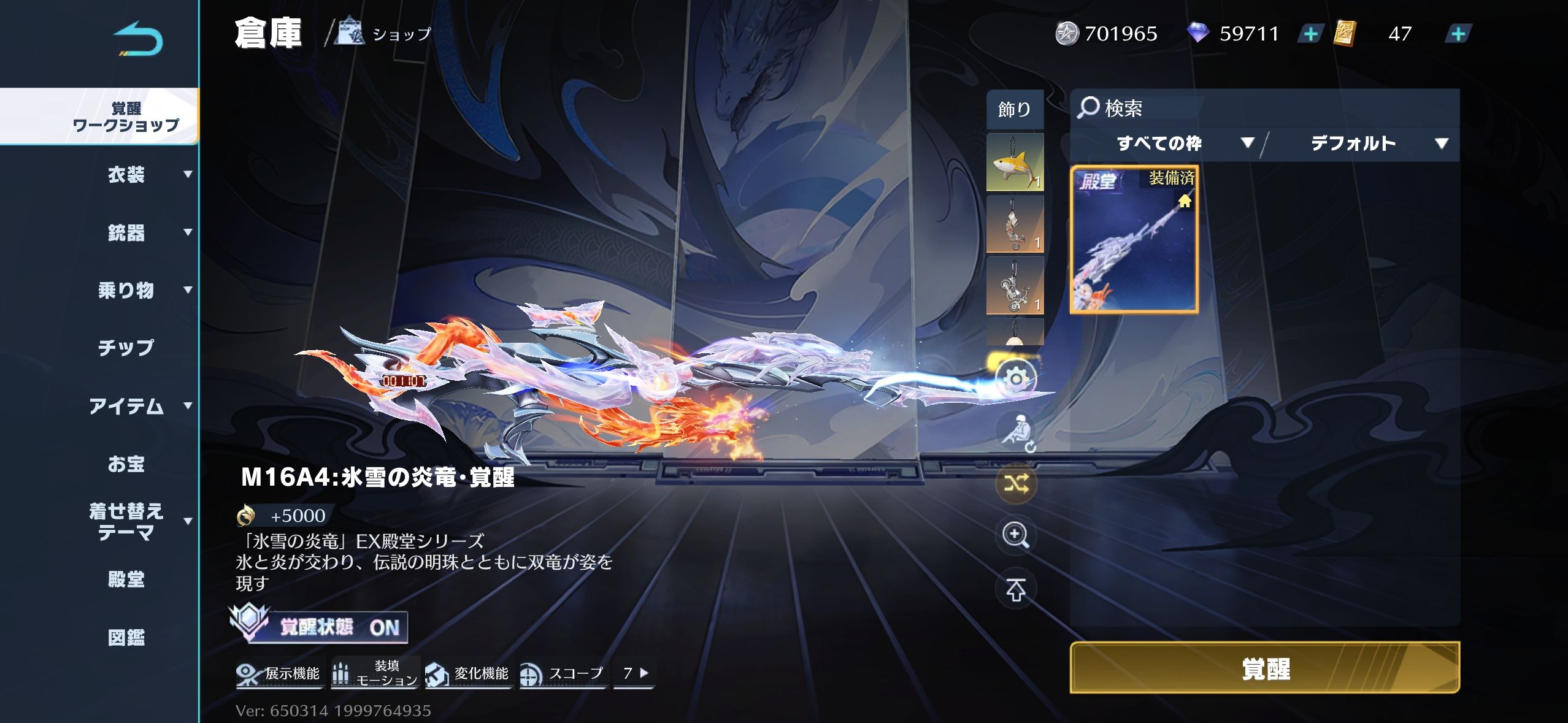Select the equipped 殿堂 M16A4 skin thumbnail
Viewport: 1568px width, 723px height.
click(1134, 239)
